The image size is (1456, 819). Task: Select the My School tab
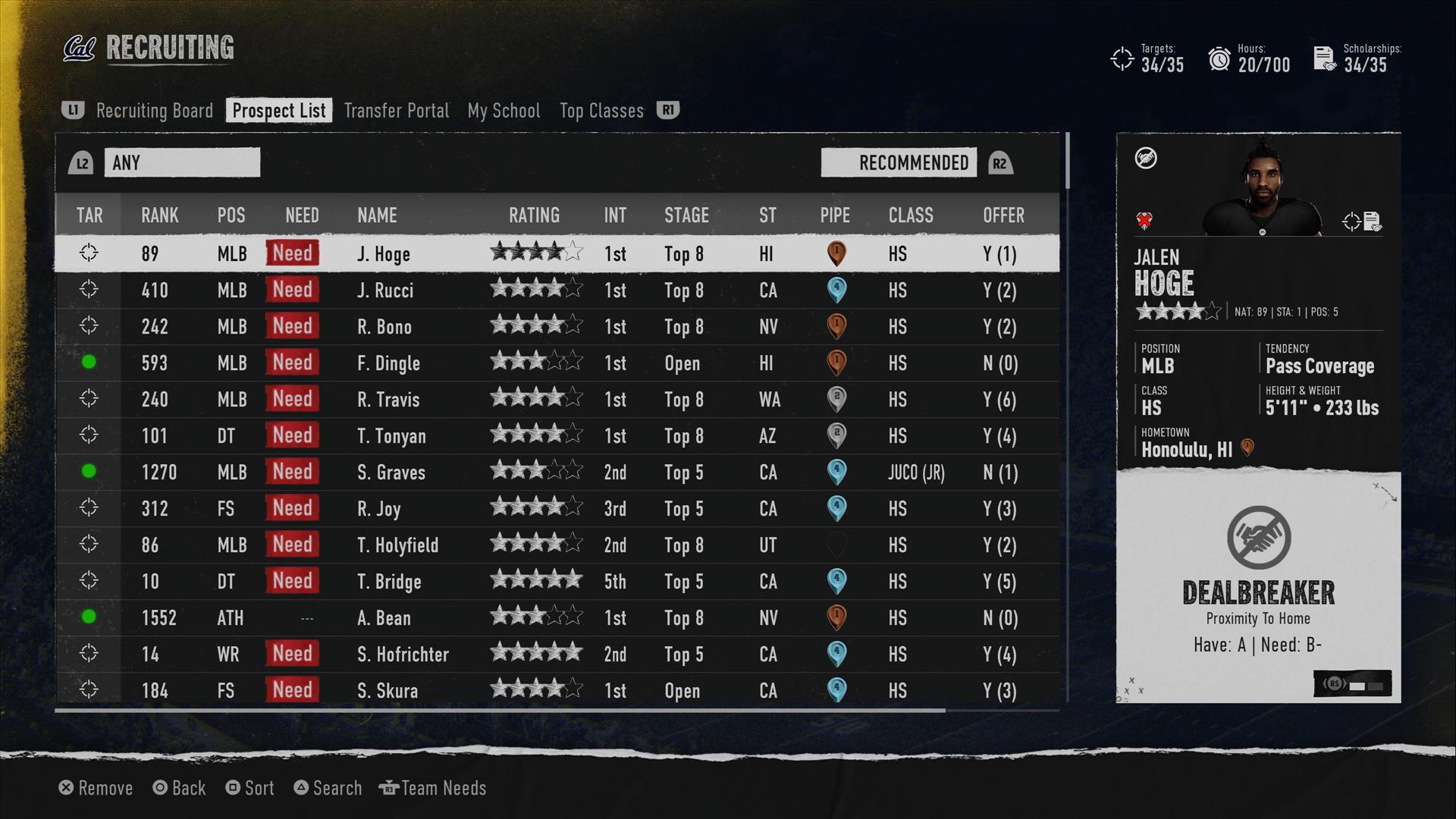pos(504,111)
